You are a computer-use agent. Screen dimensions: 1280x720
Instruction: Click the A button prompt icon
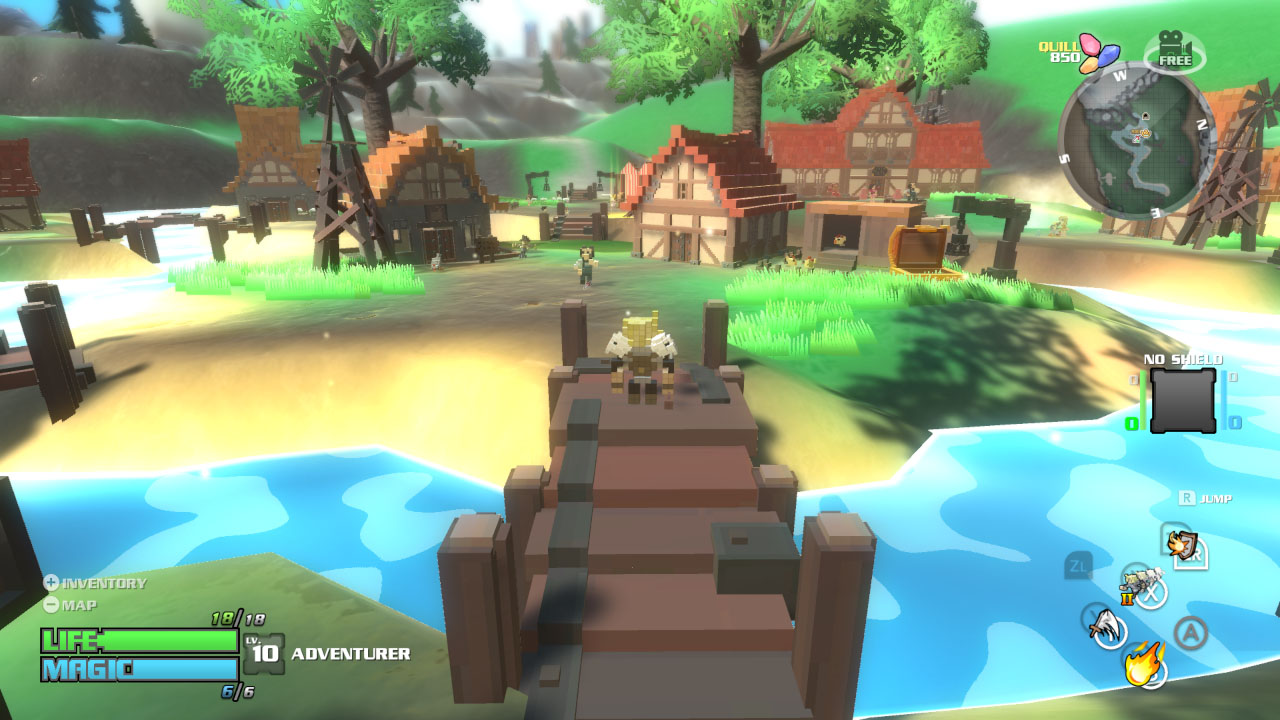[x=1192, y=630]
